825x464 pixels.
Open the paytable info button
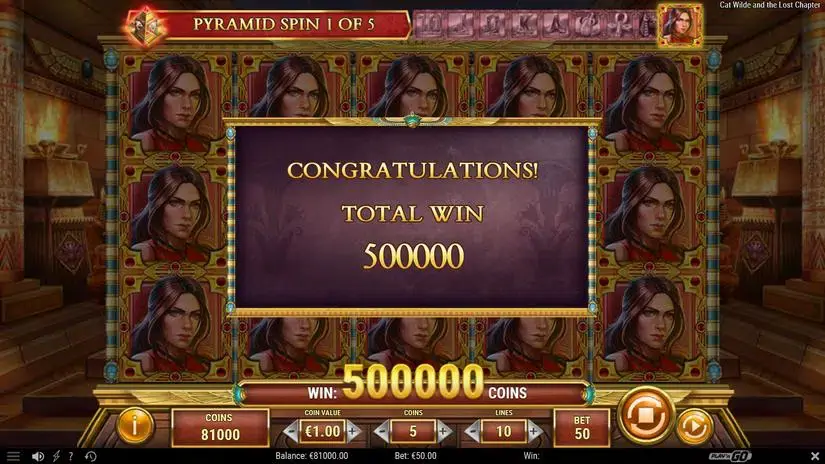[136, 427]
